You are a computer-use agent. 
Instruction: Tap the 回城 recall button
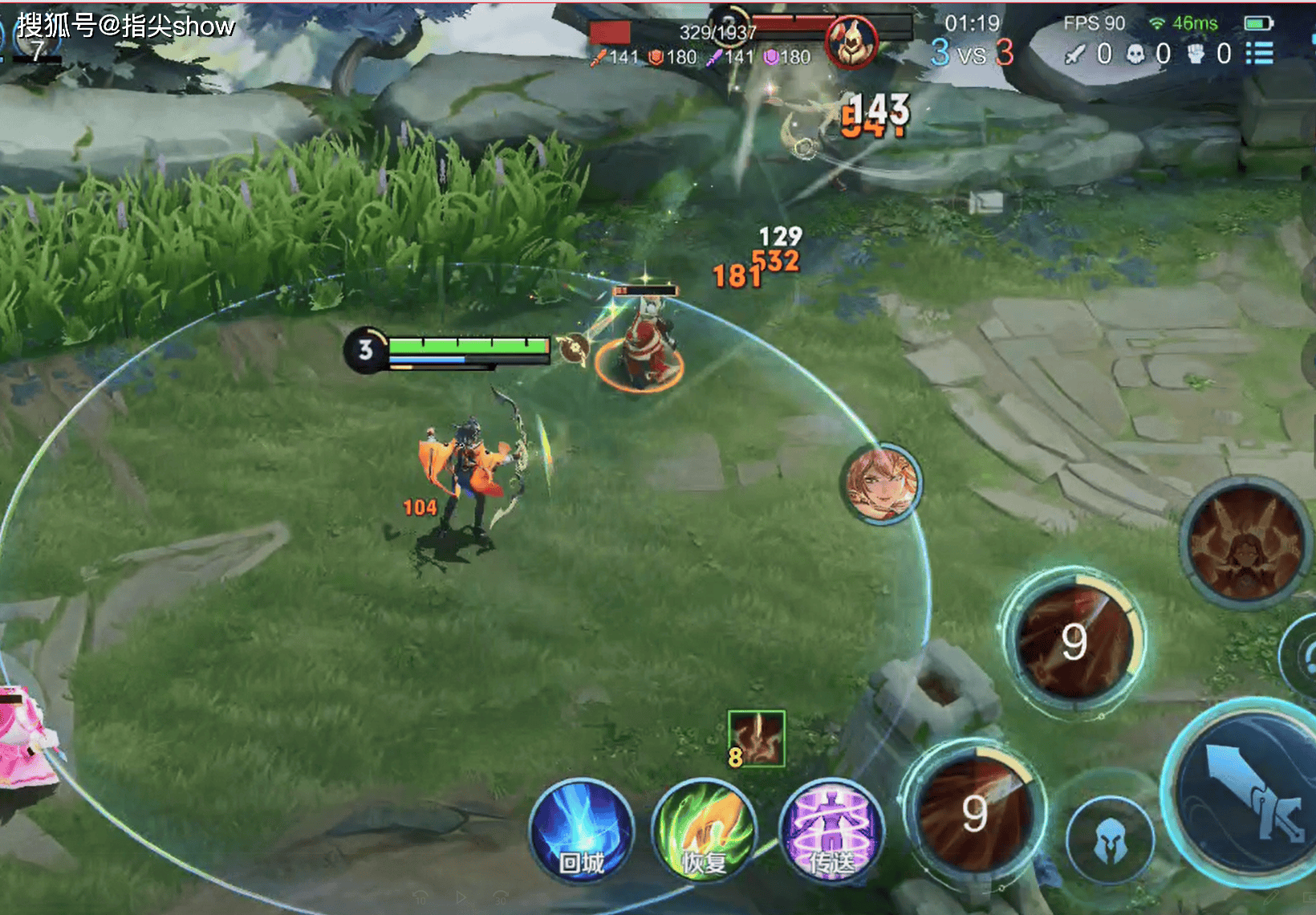point(582,831)
